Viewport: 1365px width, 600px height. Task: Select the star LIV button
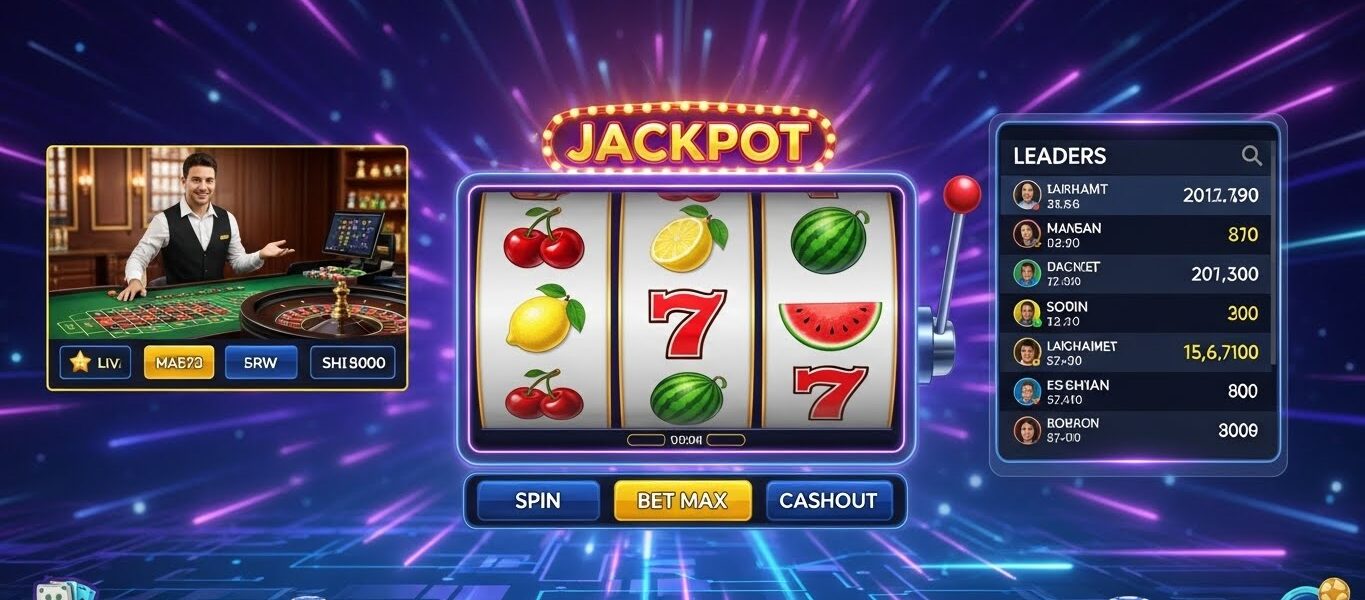coord(95,363)
